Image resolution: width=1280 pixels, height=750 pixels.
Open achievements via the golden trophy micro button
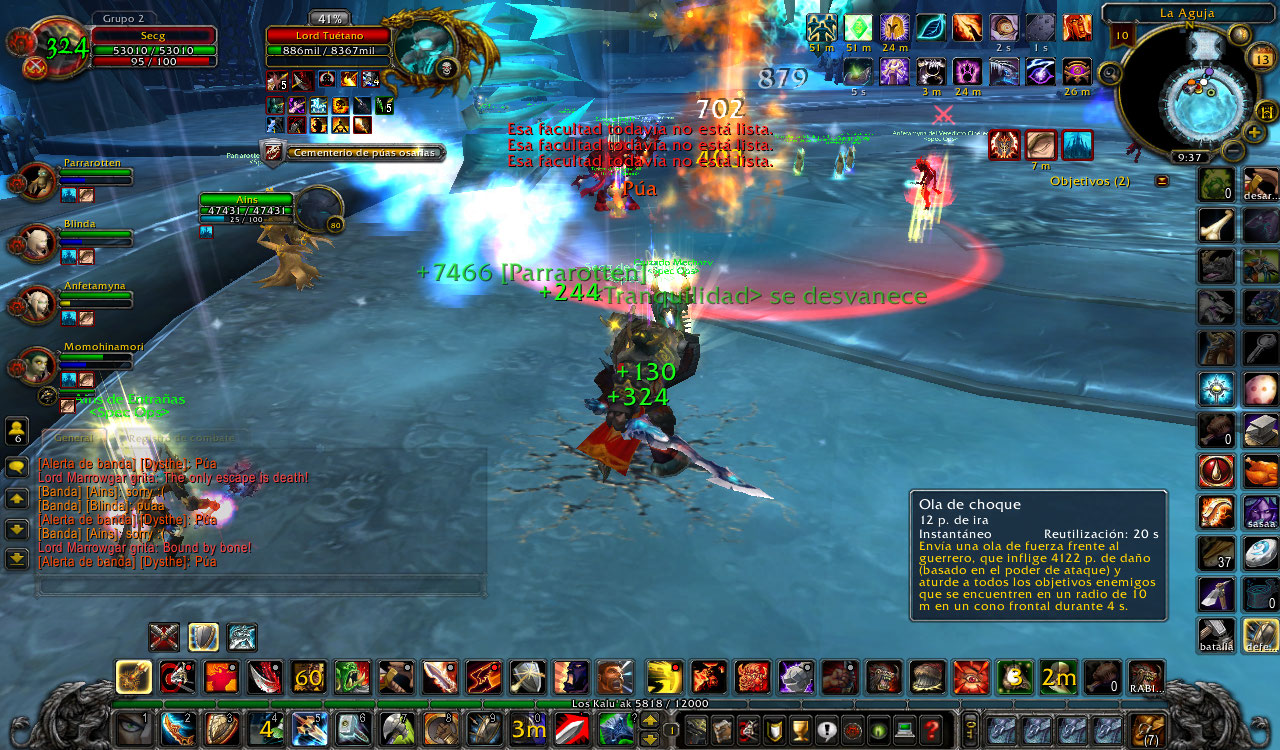coord(799,728)
